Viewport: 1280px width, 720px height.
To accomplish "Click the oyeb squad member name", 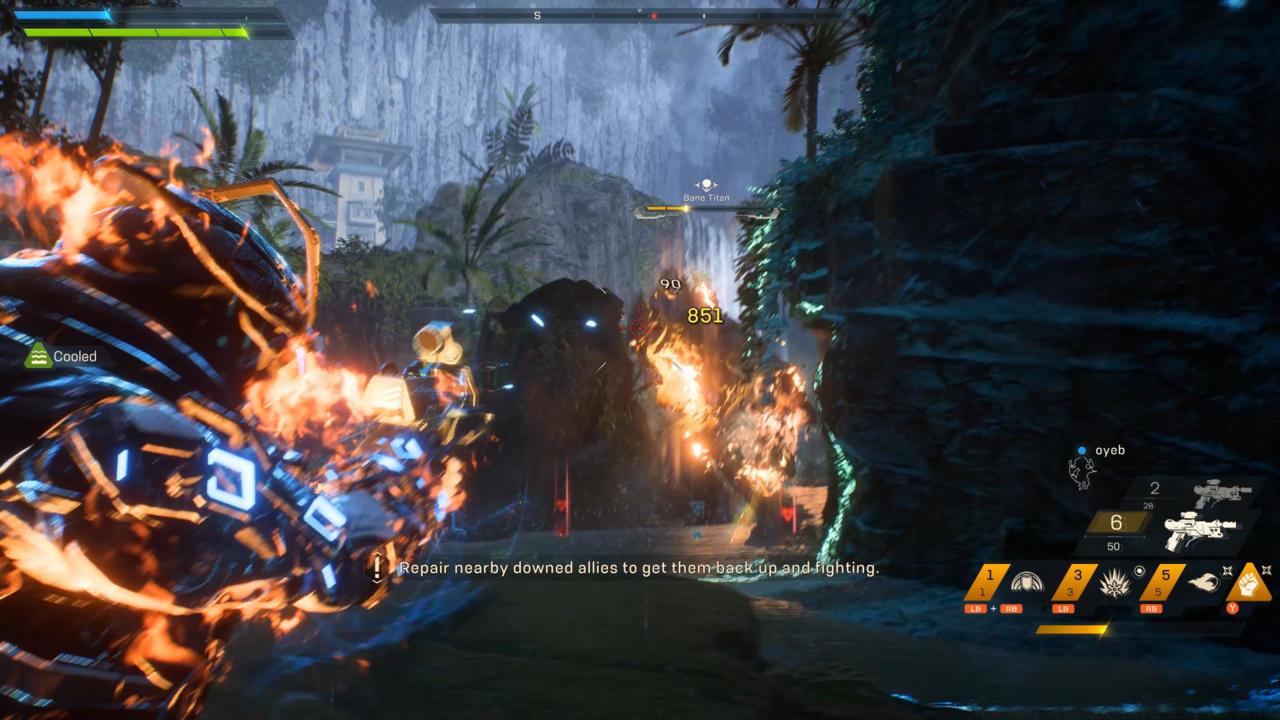I will (x=1110, y=451).
